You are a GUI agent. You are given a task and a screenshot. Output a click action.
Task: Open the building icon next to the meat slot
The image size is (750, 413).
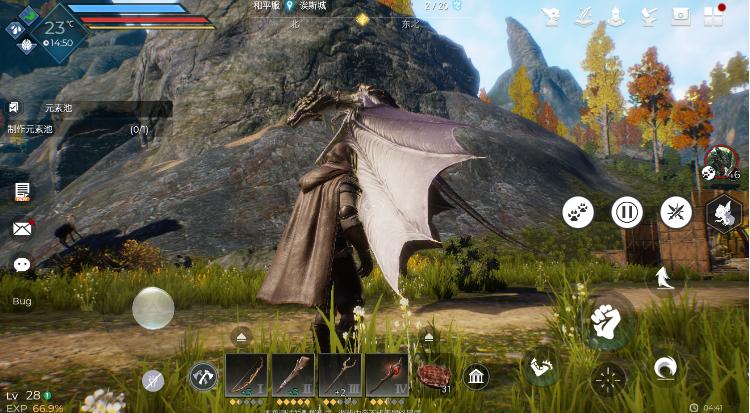coord(476,376)
